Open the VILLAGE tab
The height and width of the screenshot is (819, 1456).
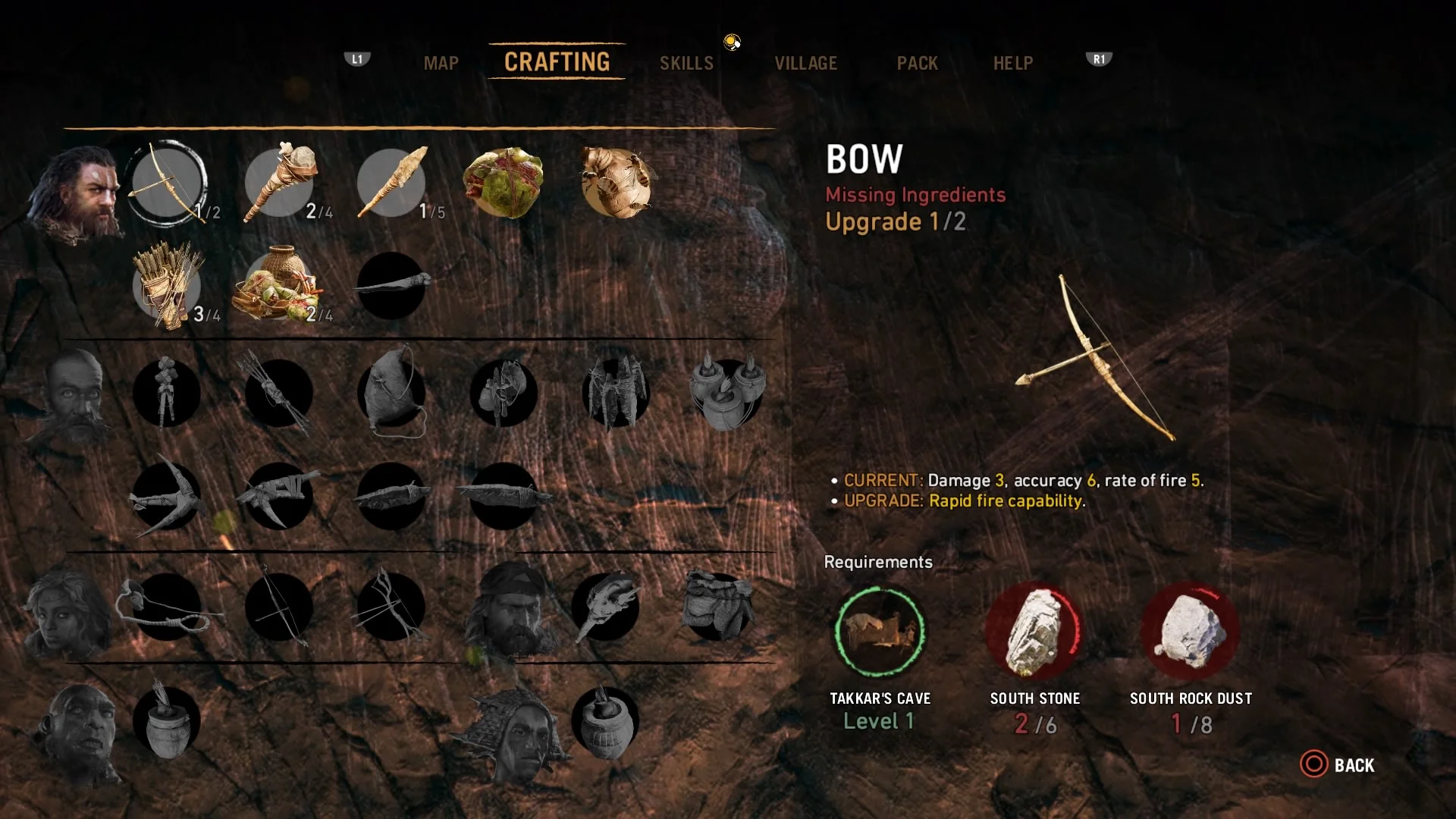806,63
